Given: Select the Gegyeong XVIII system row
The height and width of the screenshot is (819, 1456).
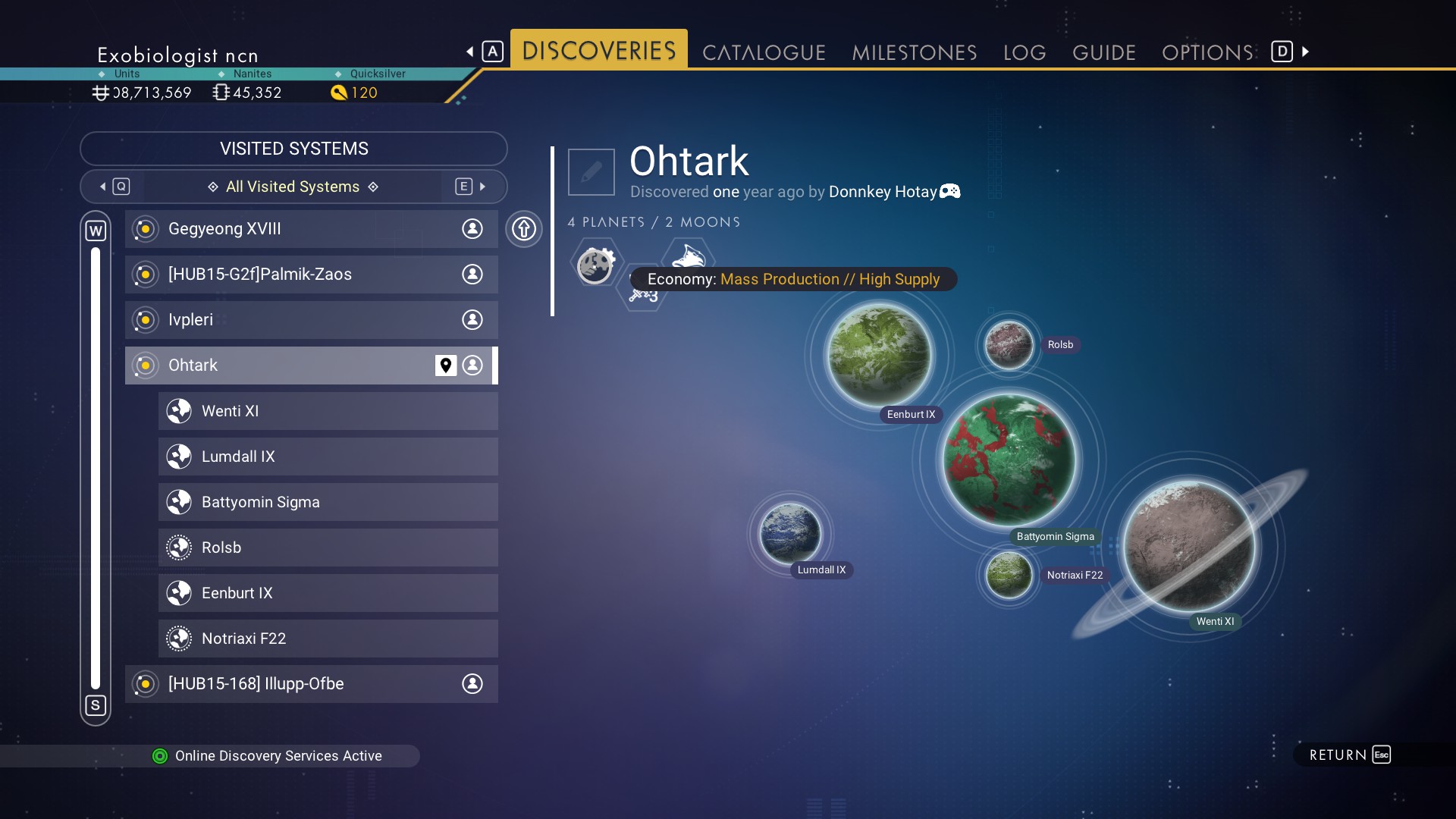Looking at the screenshot, I should (x=311, y=229).
